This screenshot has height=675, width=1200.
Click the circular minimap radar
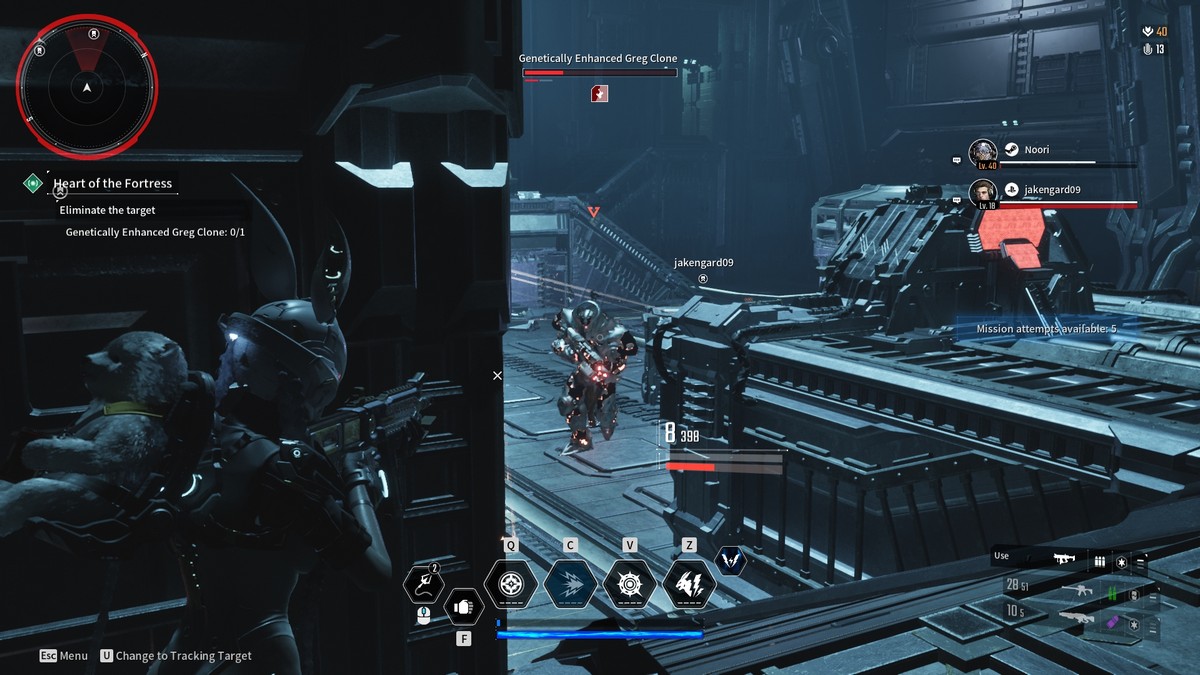coord(87,88)
